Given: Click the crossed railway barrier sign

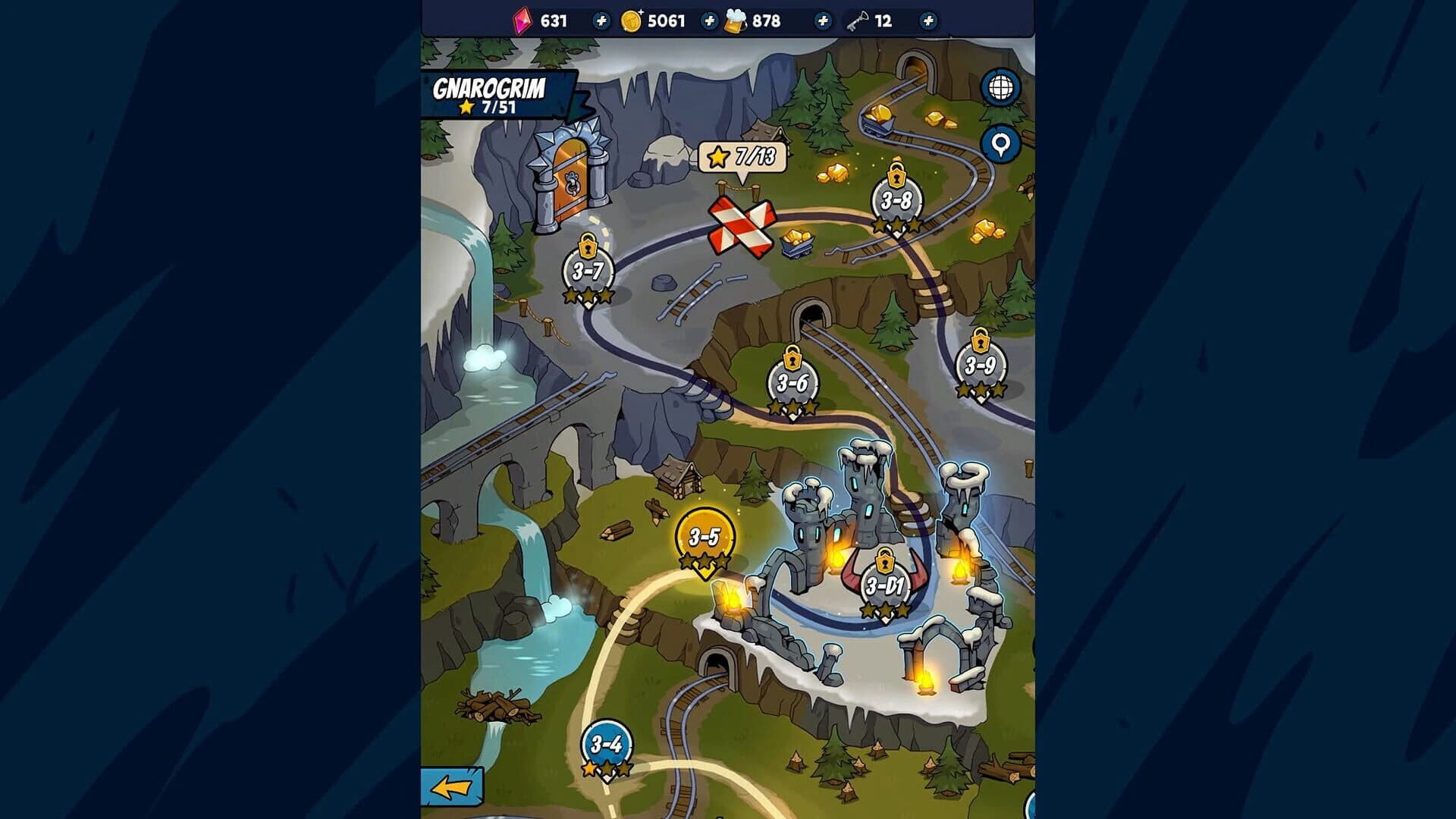Looking at the screenshot, I should pyautogui.click(x=741, y=226).
